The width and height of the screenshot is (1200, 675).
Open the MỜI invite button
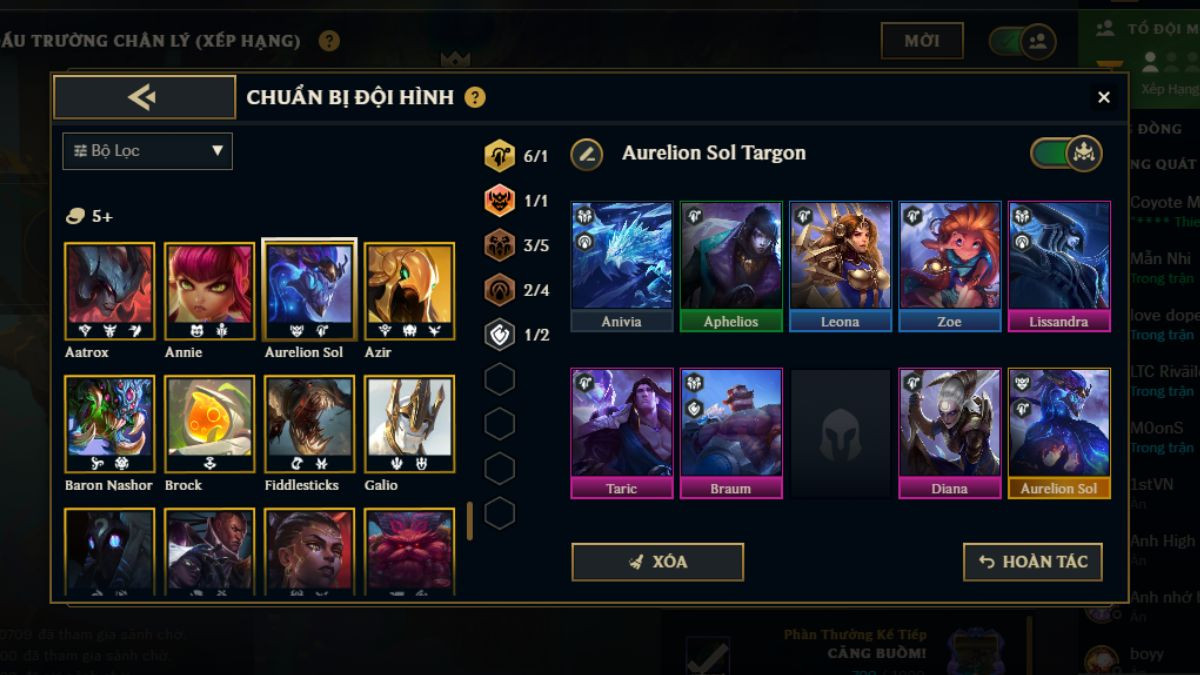921,41
